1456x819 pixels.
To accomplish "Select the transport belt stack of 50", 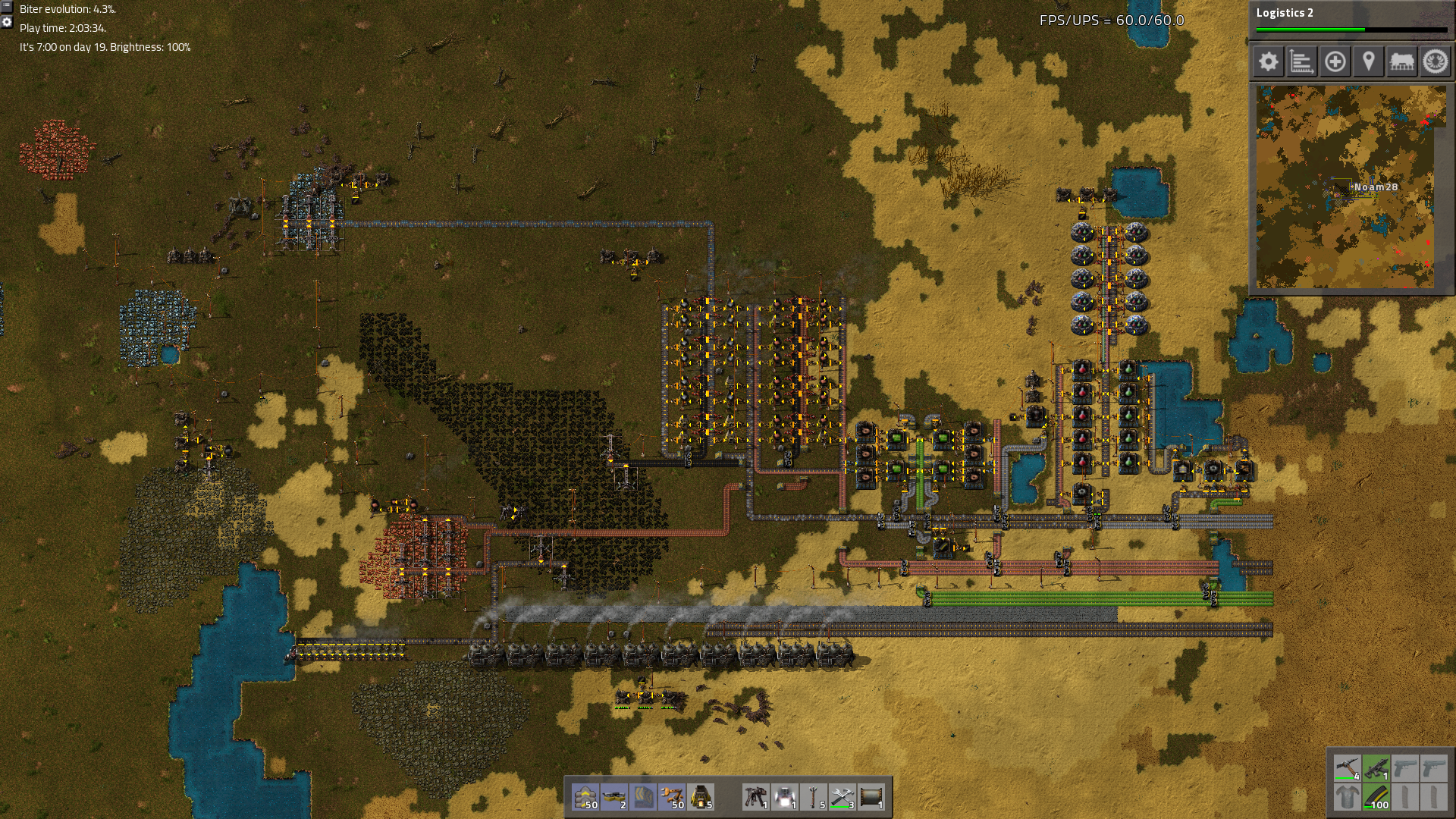I will 585,797.
